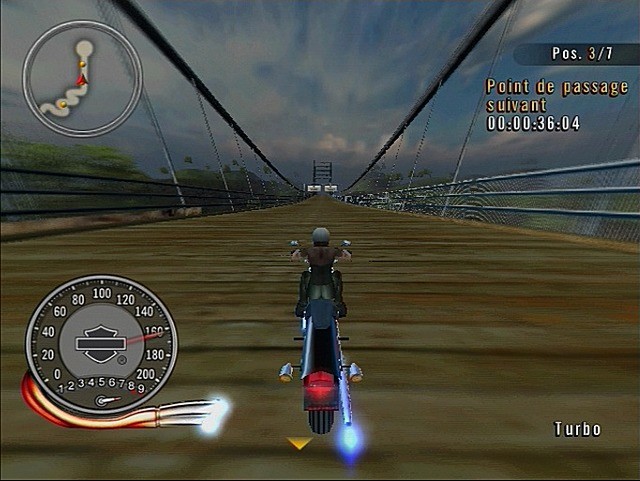This screenshot has width=640, height=481.
Task: Click the circular track minimap
Action: [82, 79]
